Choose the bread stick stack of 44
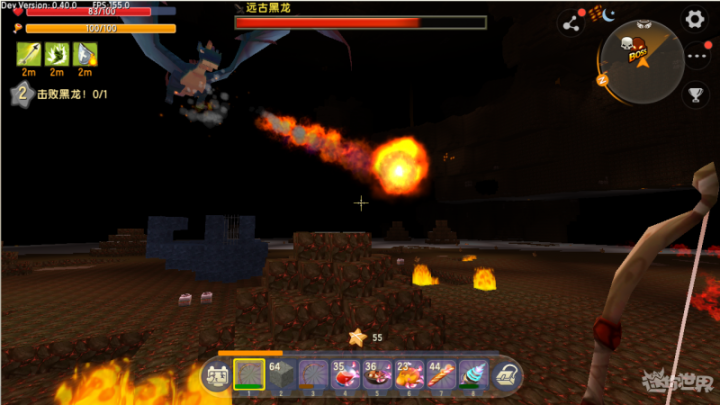720x405 pixels. (x=441, y=375)
